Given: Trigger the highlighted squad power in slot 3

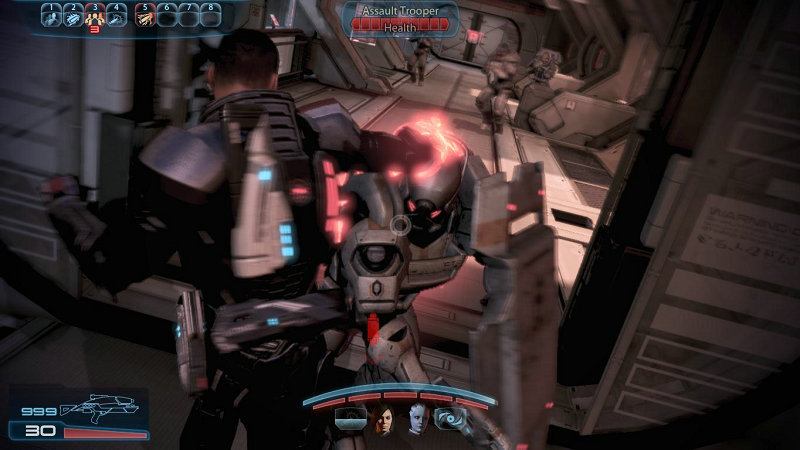Looking at the screenshot, I should (x=95, y=16).
